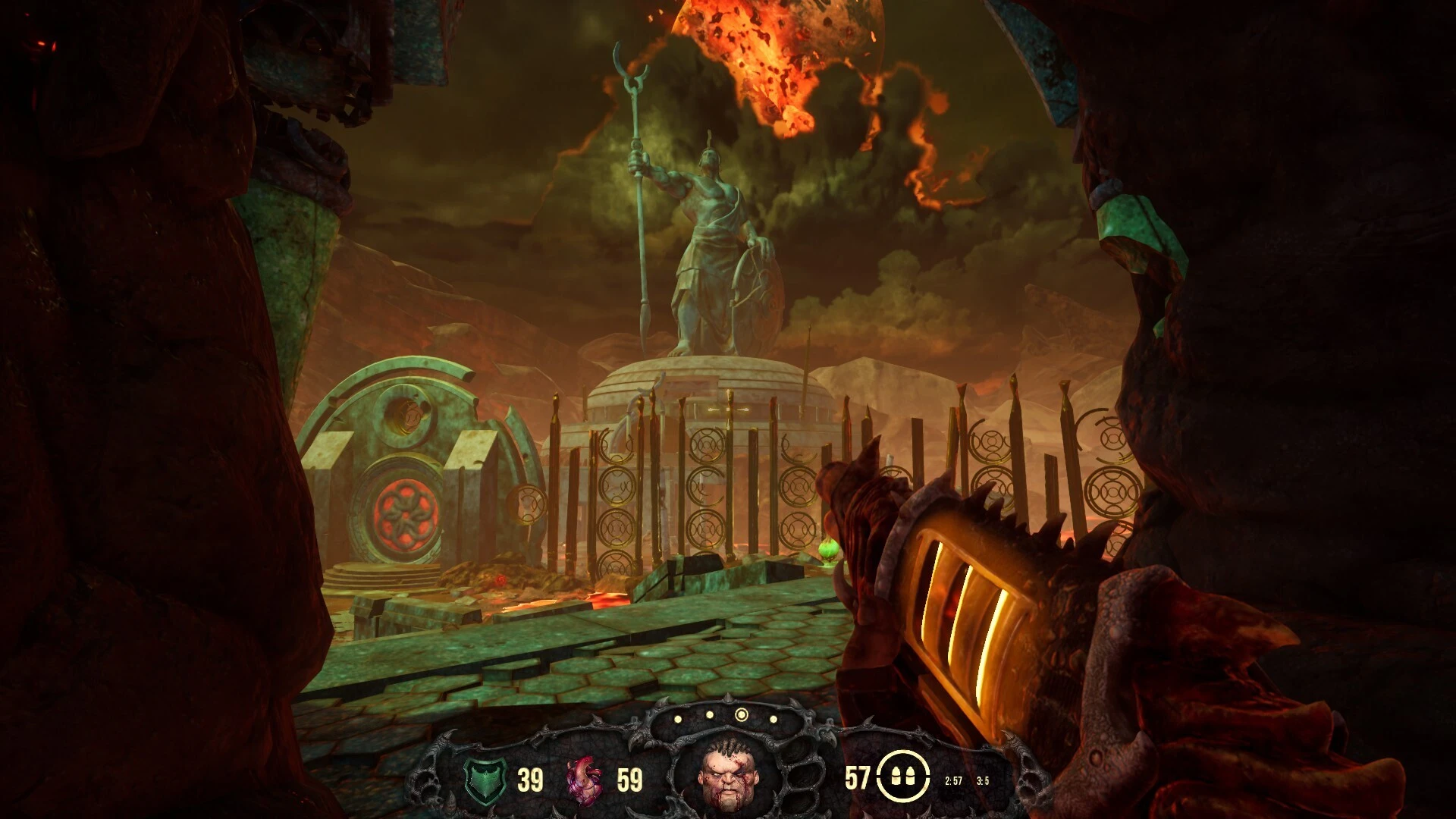
Task: Select the ringed active weapon slot dot
Action: point(742,715)
